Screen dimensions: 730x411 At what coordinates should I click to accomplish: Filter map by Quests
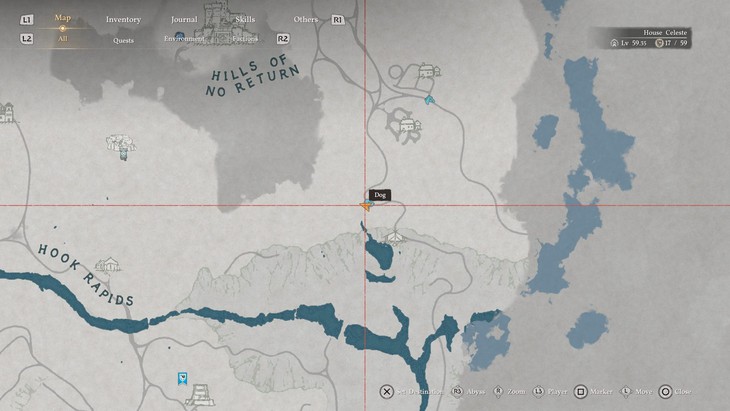124,40
